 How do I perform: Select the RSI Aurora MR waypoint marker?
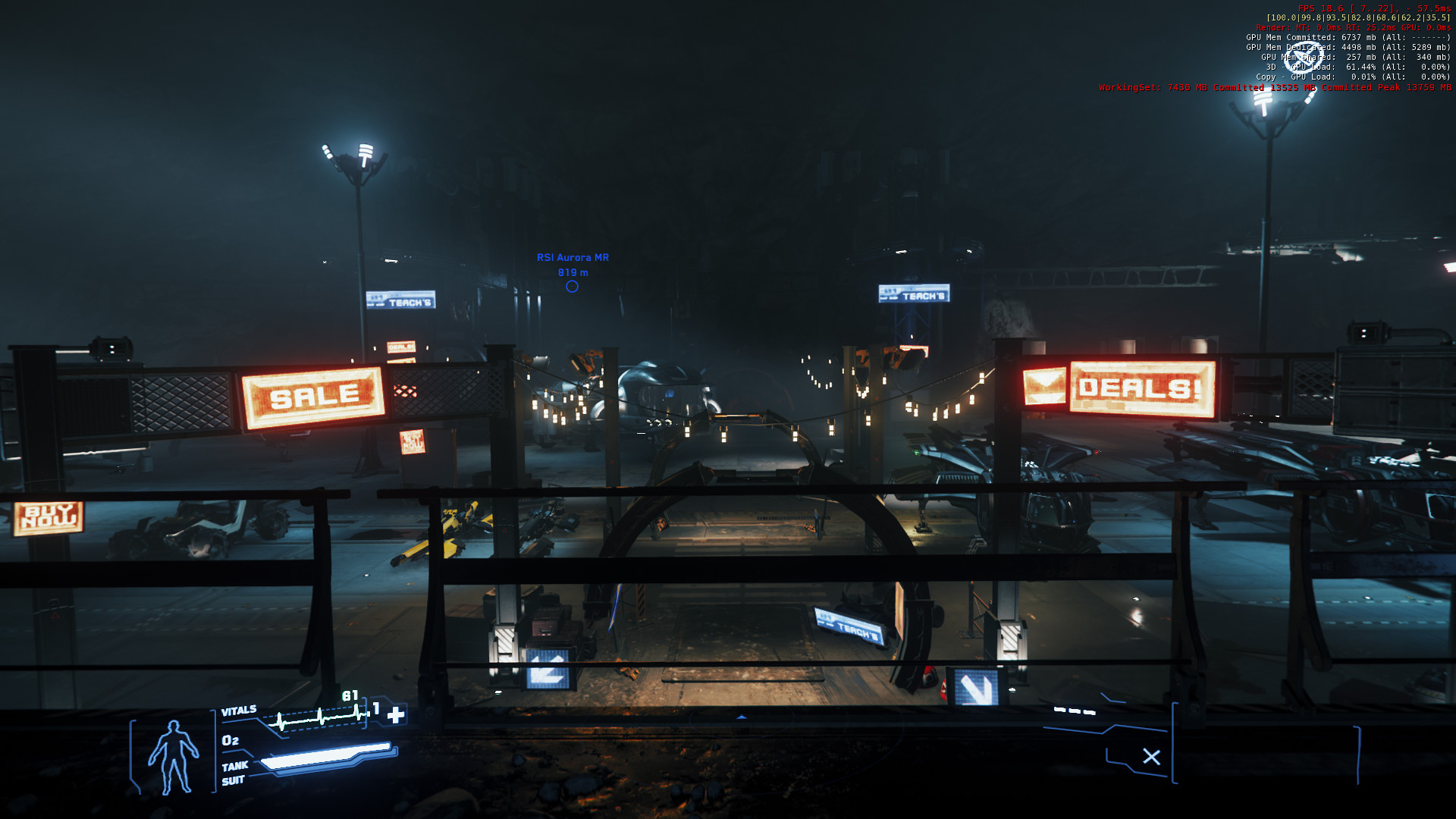point(572,287)
